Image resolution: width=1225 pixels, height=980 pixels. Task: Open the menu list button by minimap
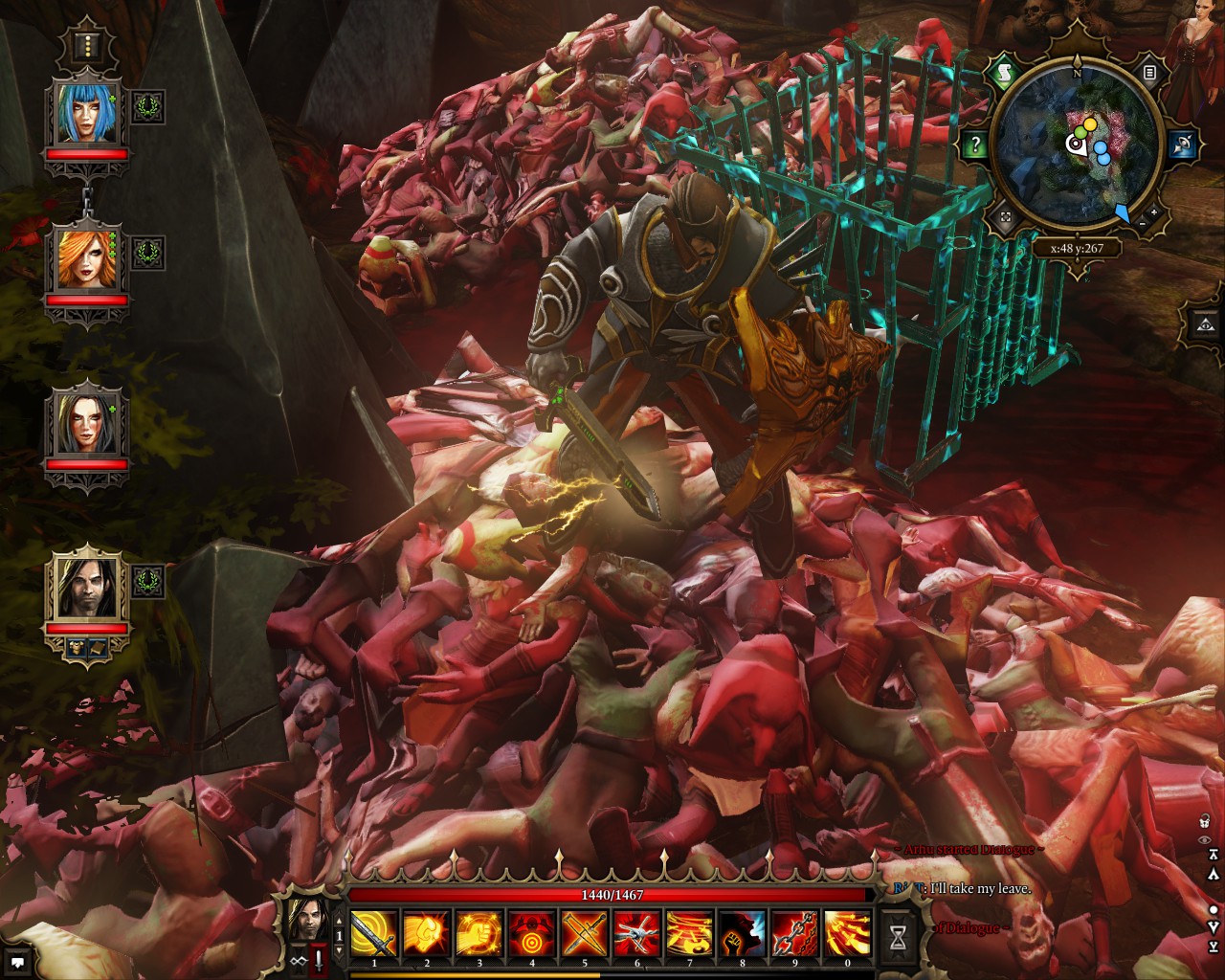[1149, 72]
